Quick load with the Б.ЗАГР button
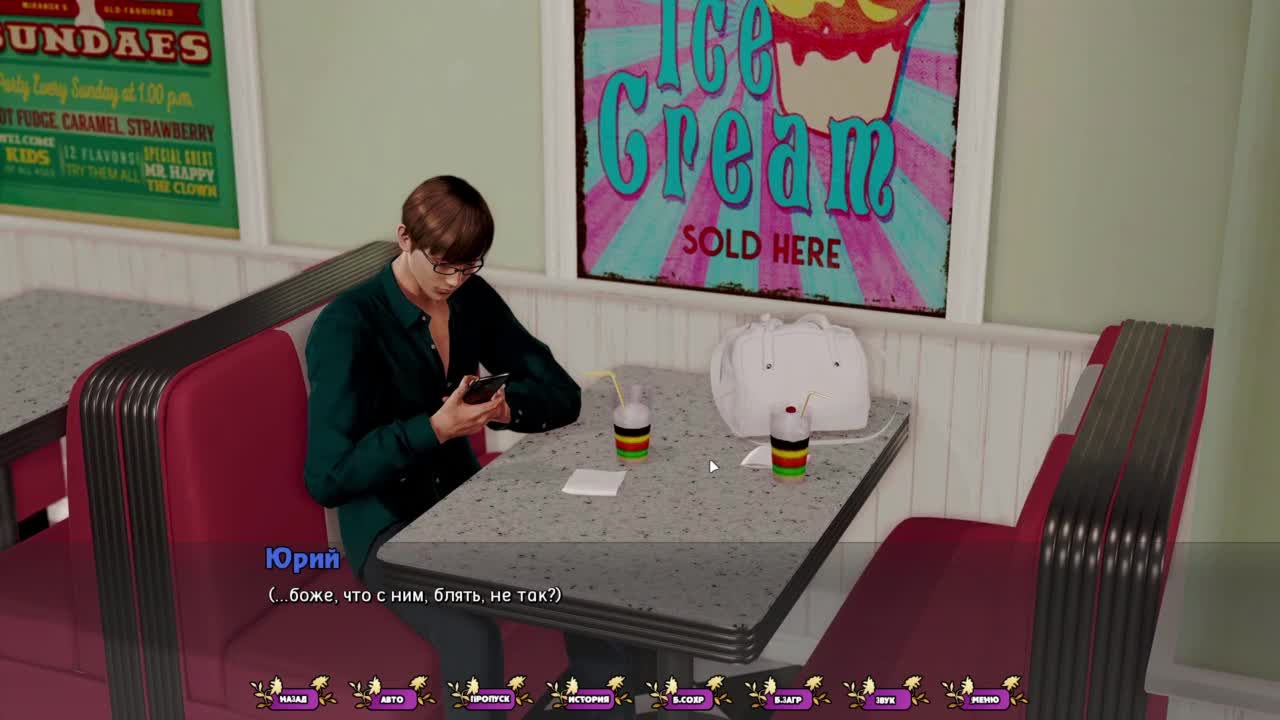This screenshot has width=1280, height=720. pyautogui.click(x=787, y=698)
